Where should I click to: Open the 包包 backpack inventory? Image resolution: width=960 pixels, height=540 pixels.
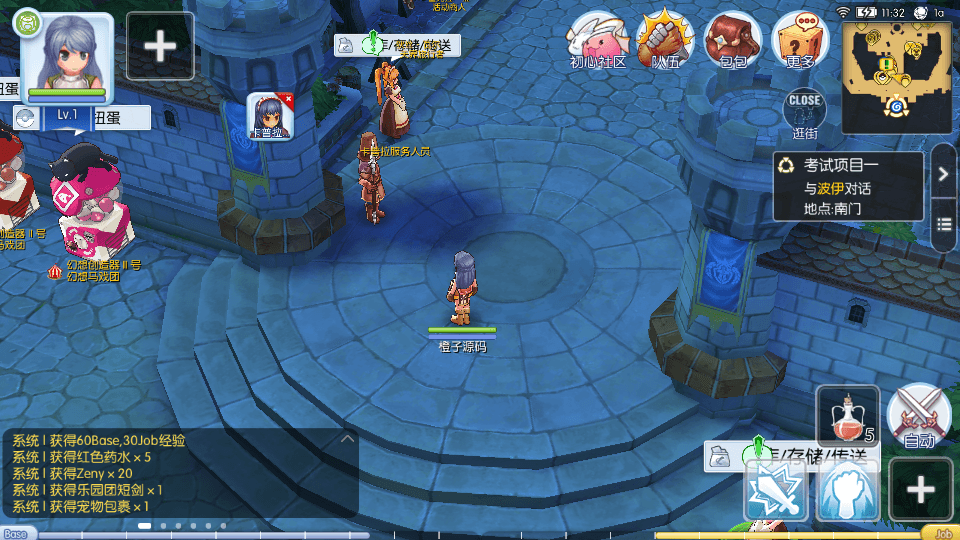(733, 40)
